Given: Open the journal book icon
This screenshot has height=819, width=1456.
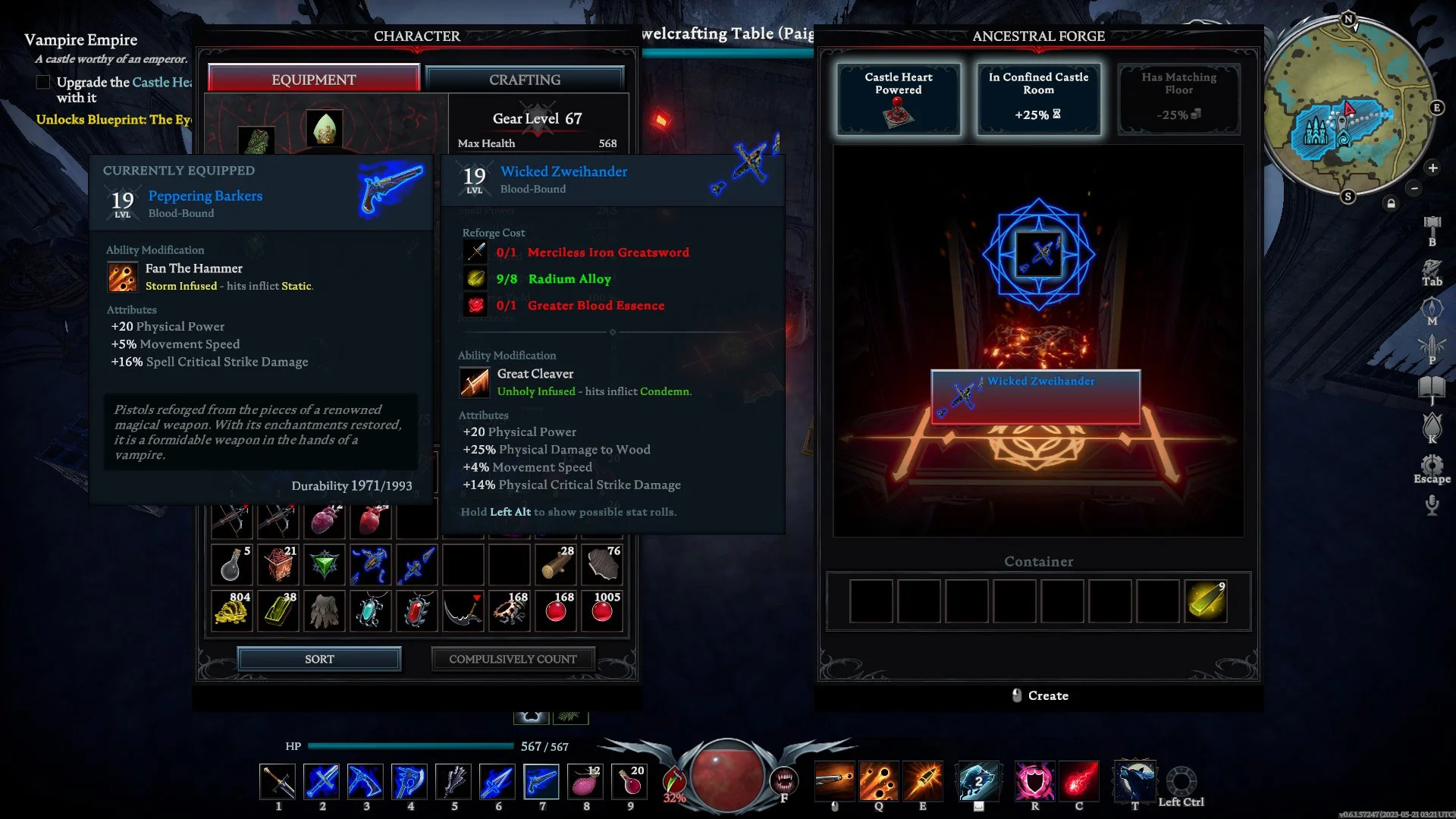Looking at the screenshot, I should coord(1432,388).
